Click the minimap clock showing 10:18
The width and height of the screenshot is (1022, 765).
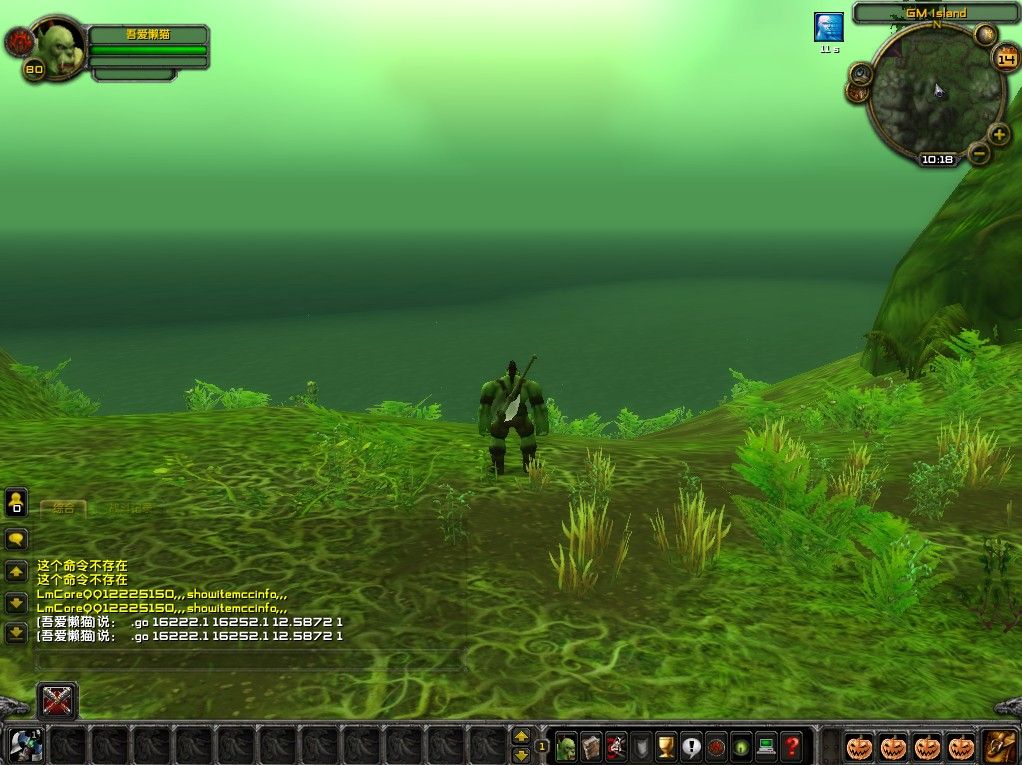coord(937,159)
